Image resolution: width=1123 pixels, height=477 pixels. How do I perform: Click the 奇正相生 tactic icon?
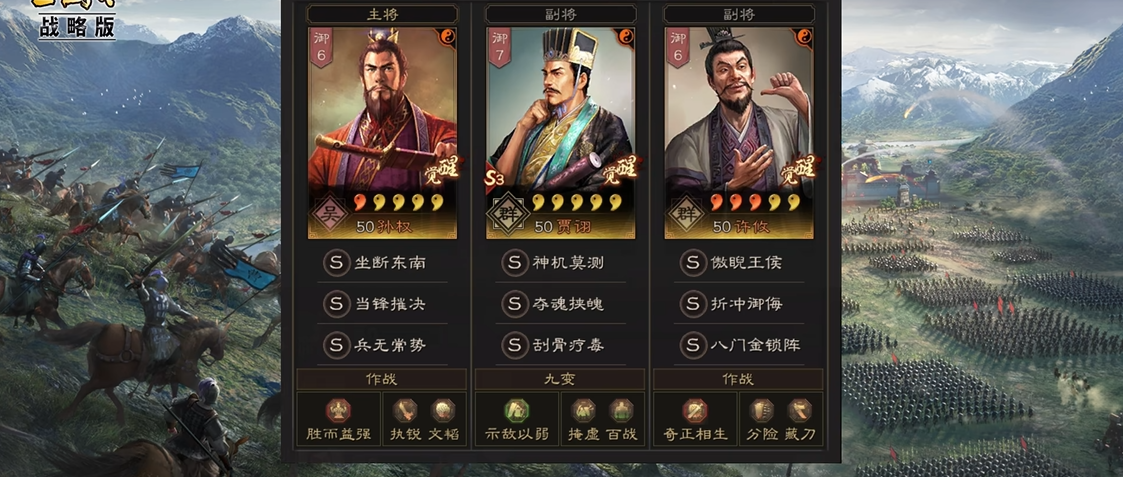pos(694,410)
